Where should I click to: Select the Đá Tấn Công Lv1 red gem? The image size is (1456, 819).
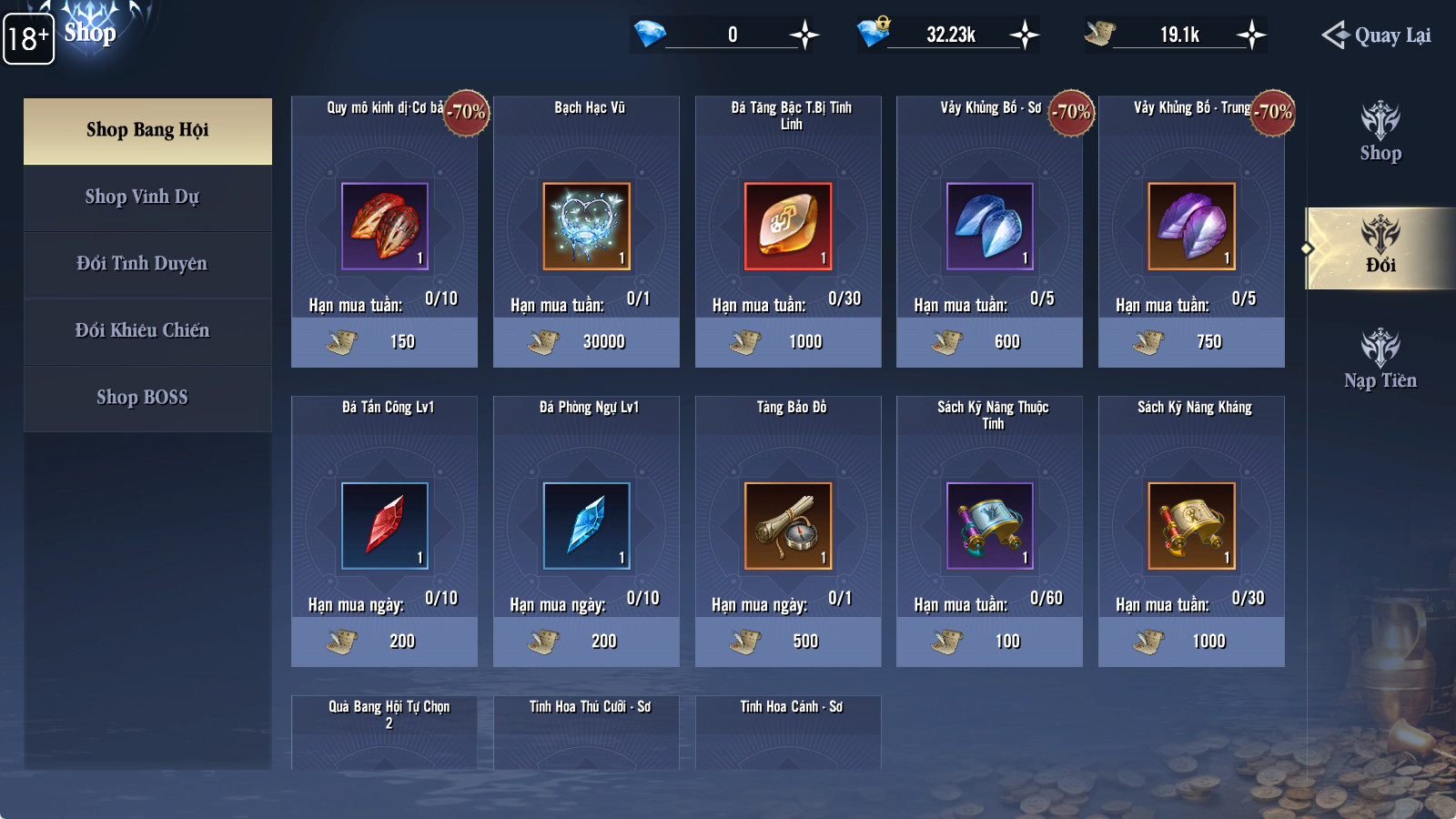pos(384,526)
